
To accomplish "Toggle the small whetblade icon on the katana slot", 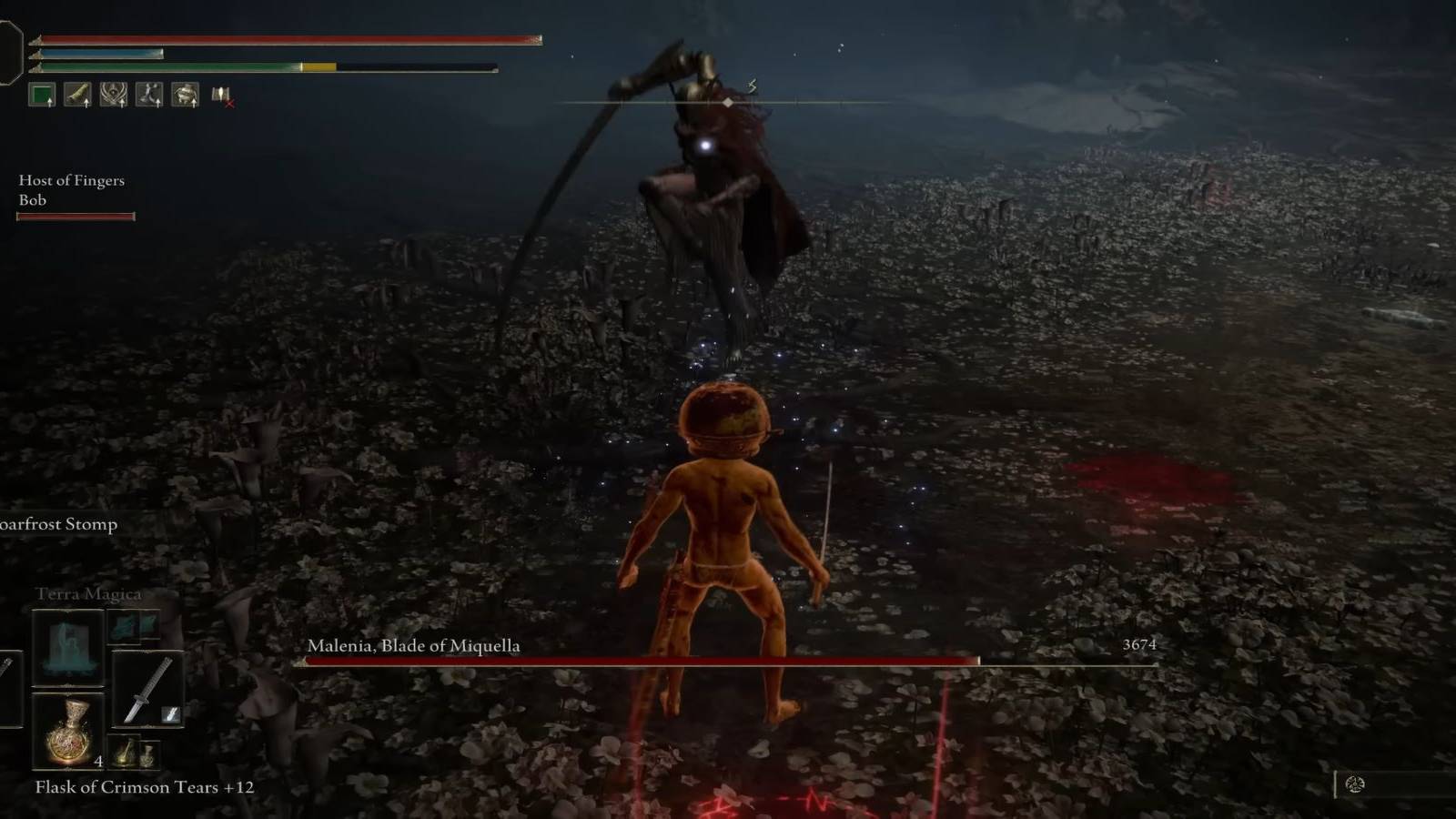I will pos(171,713).
